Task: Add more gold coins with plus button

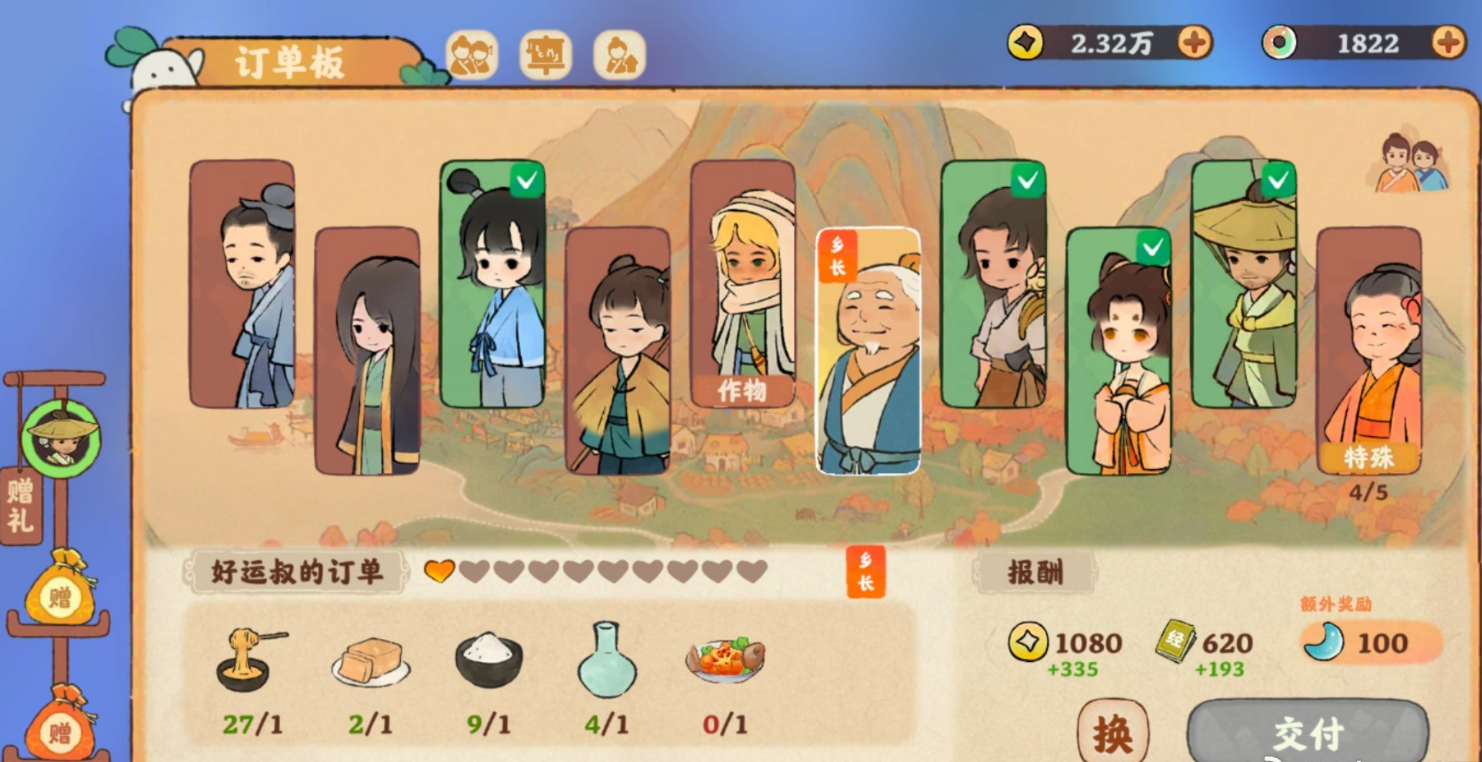Action: coord(1194,42)
